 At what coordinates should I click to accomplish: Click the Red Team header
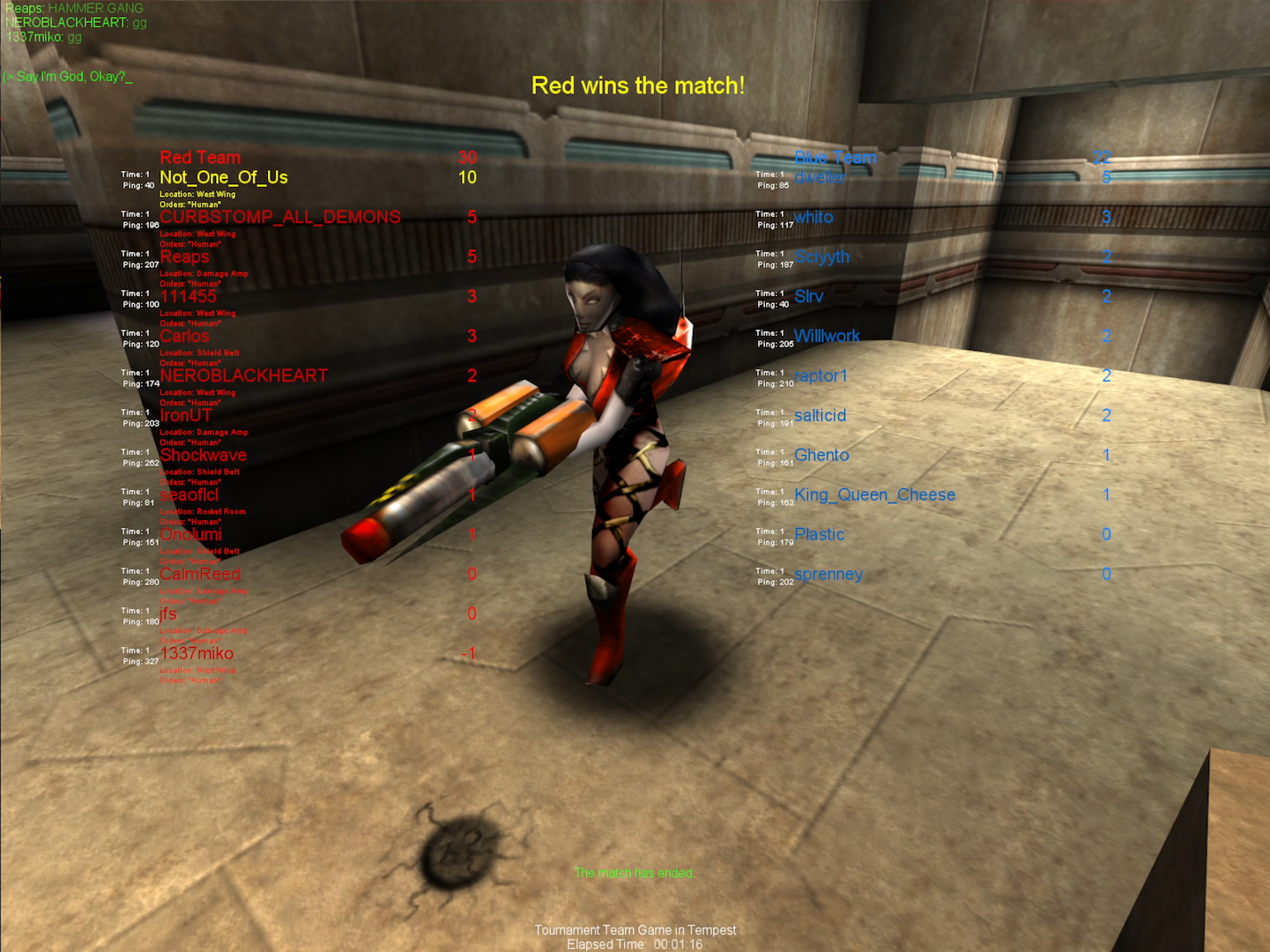point(199,158)
